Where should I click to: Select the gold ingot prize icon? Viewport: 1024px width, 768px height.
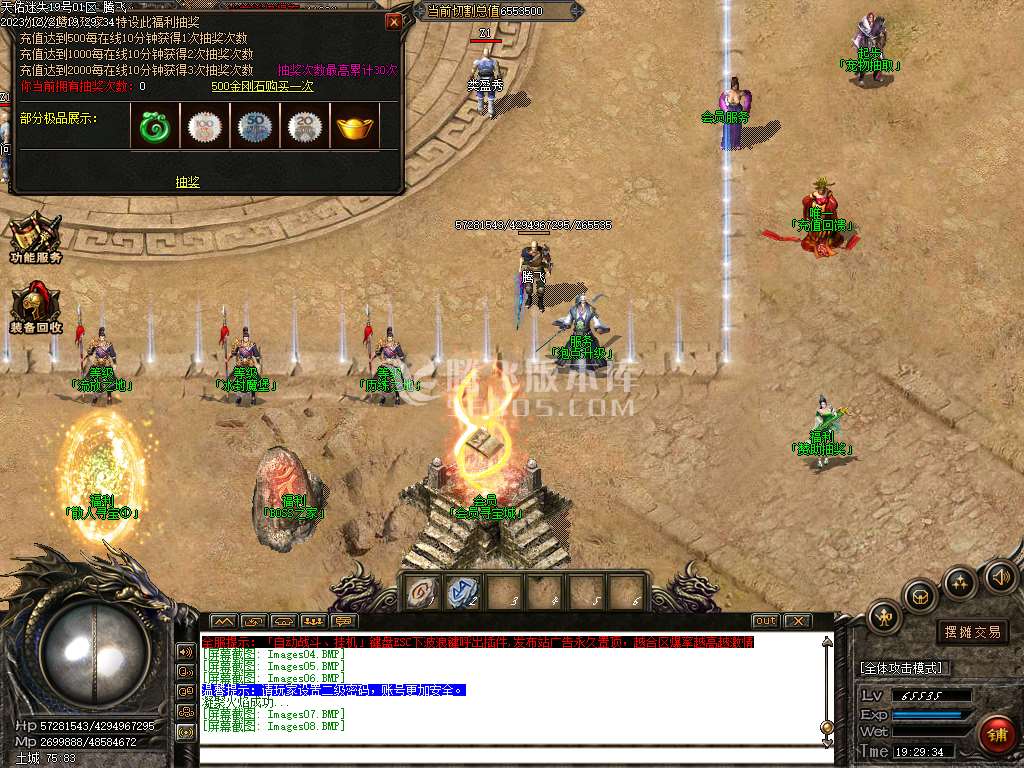pyautogui.click(x=355, y=126)
